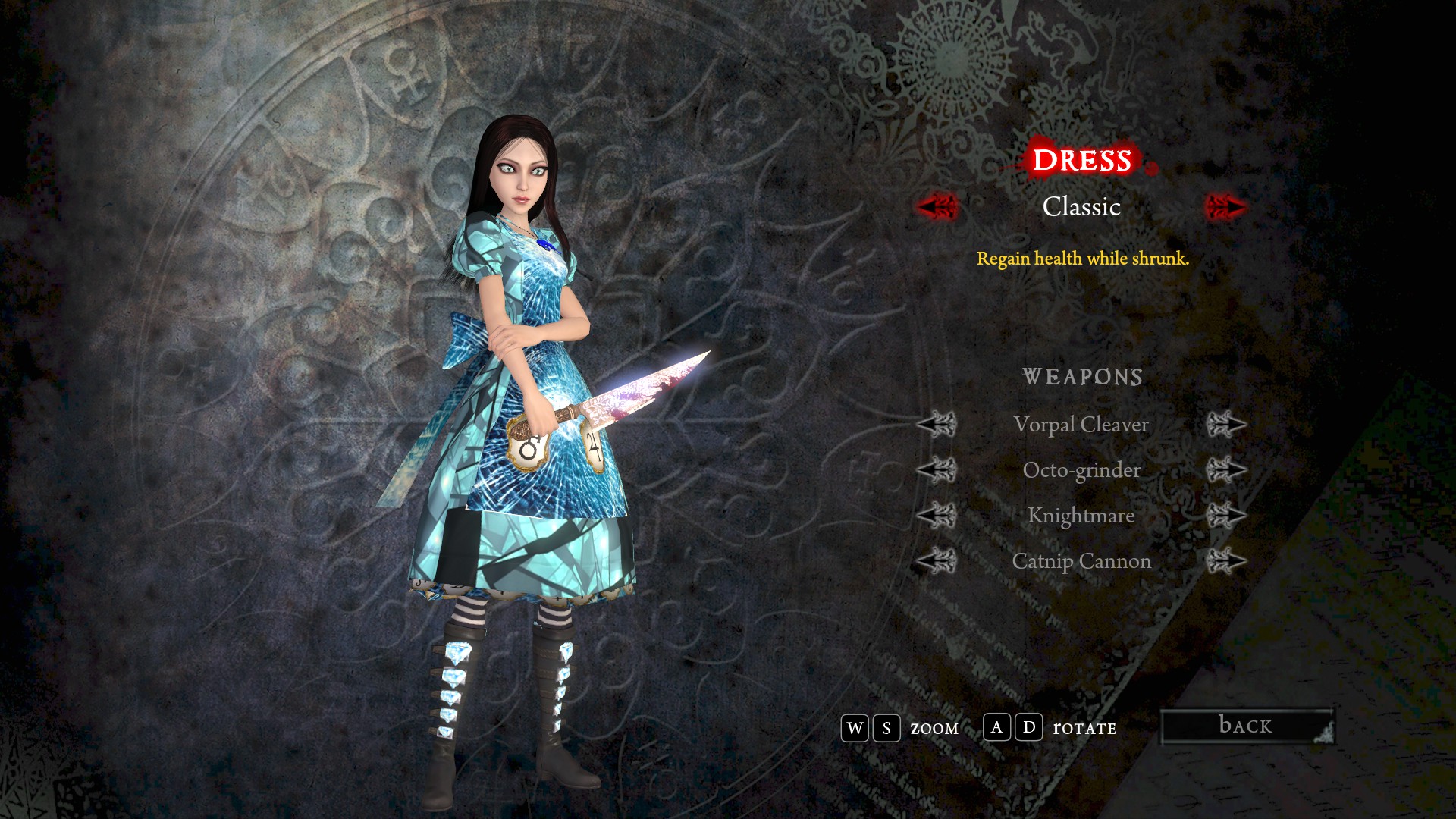Click left arrow beside Catnip Cannon
Image resolution: width=1456 pixels, height=819 pixels.
tap(937, 561)
